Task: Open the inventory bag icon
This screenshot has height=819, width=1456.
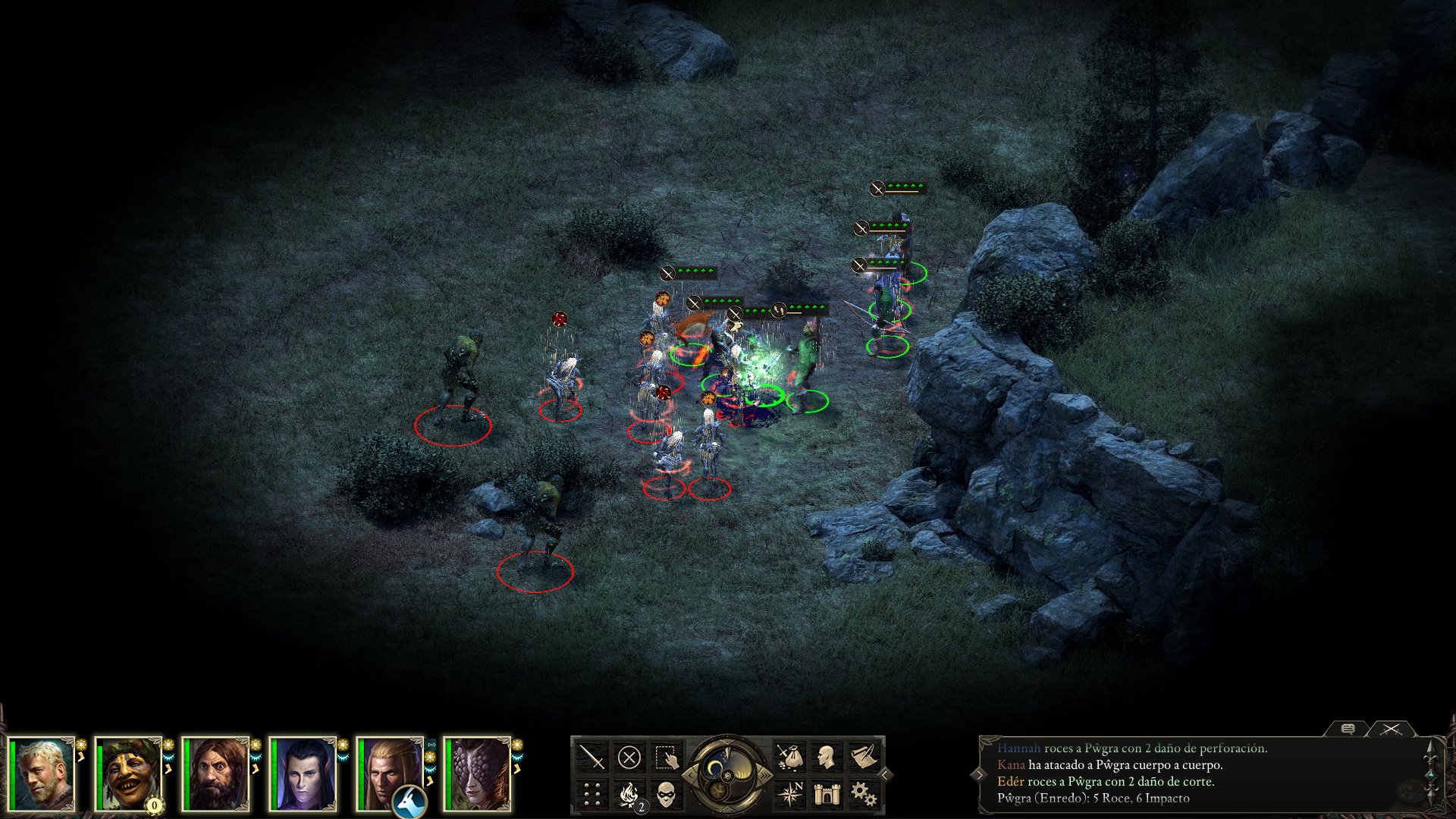Action: pyautogui.click(x=789, y=757)
